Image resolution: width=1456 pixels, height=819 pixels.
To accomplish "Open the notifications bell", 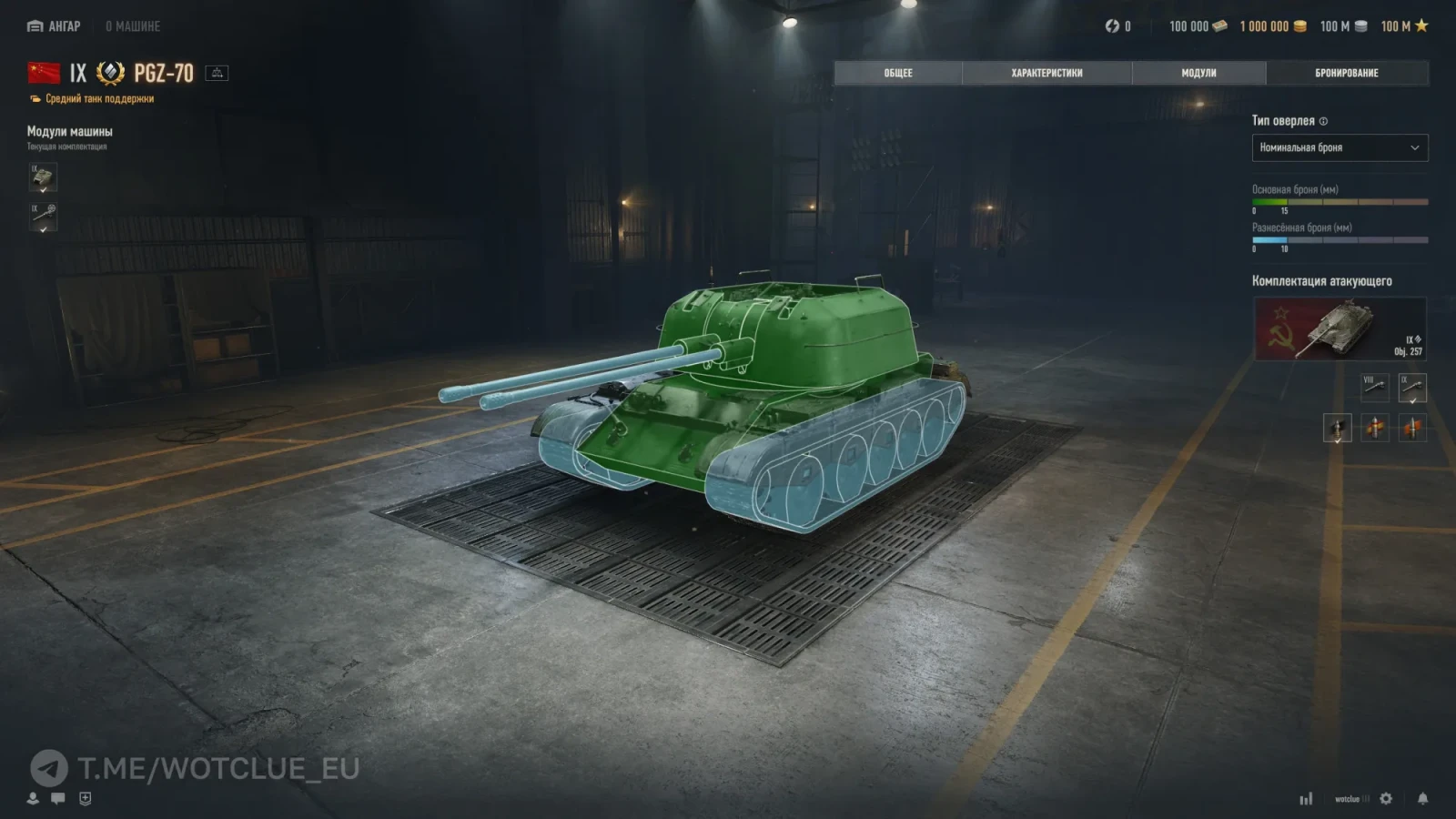I will (1422, 798).
